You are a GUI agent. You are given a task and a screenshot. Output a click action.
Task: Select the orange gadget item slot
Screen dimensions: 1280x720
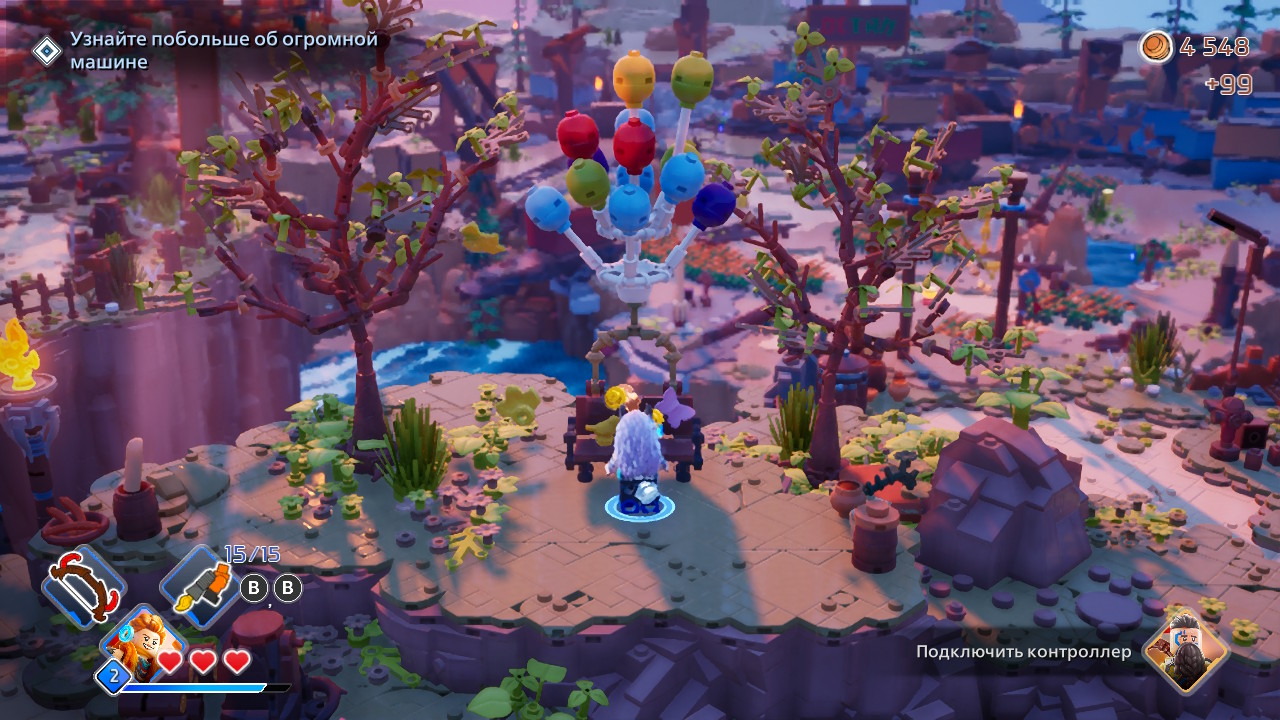(x=200, y=587)
